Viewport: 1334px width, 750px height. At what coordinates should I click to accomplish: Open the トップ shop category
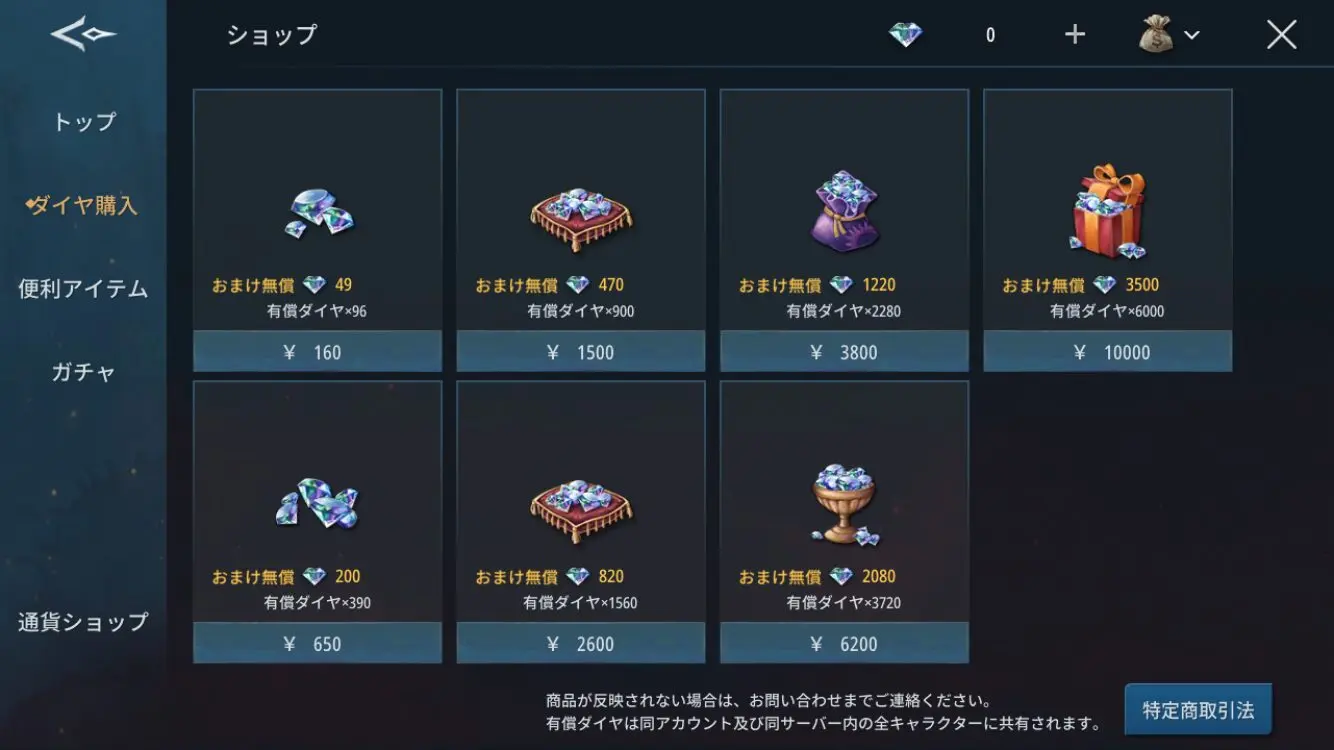84,122
